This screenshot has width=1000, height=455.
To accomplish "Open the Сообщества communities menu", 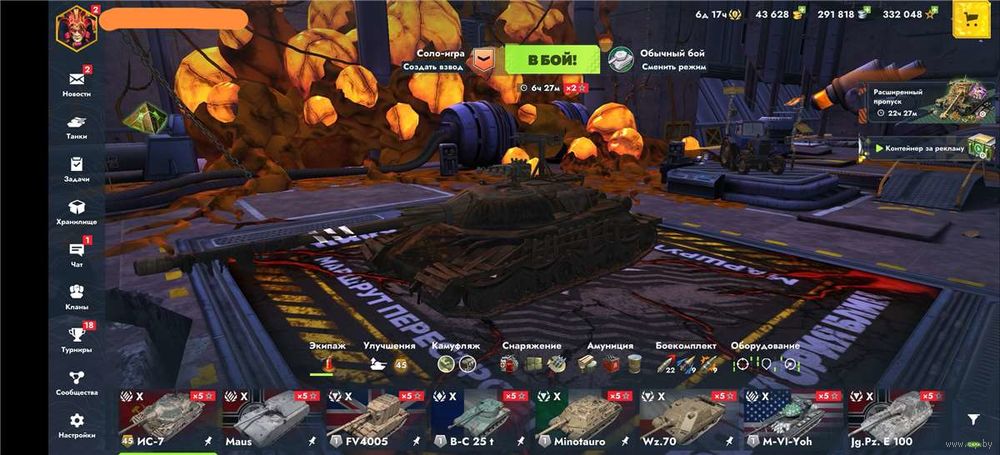I will point(76,382).
